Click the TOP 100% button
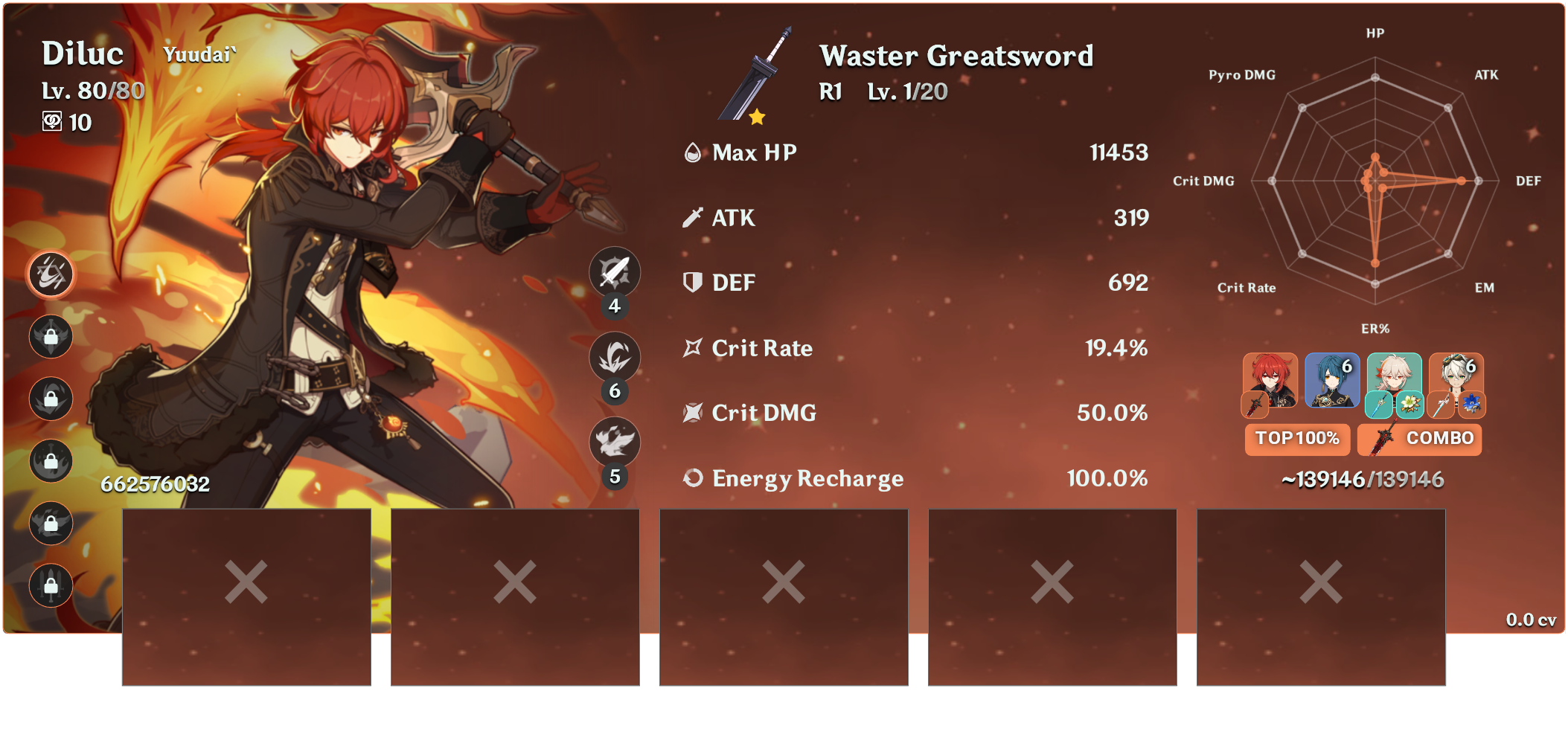The image size is (1568, 740). [1296, 439]
